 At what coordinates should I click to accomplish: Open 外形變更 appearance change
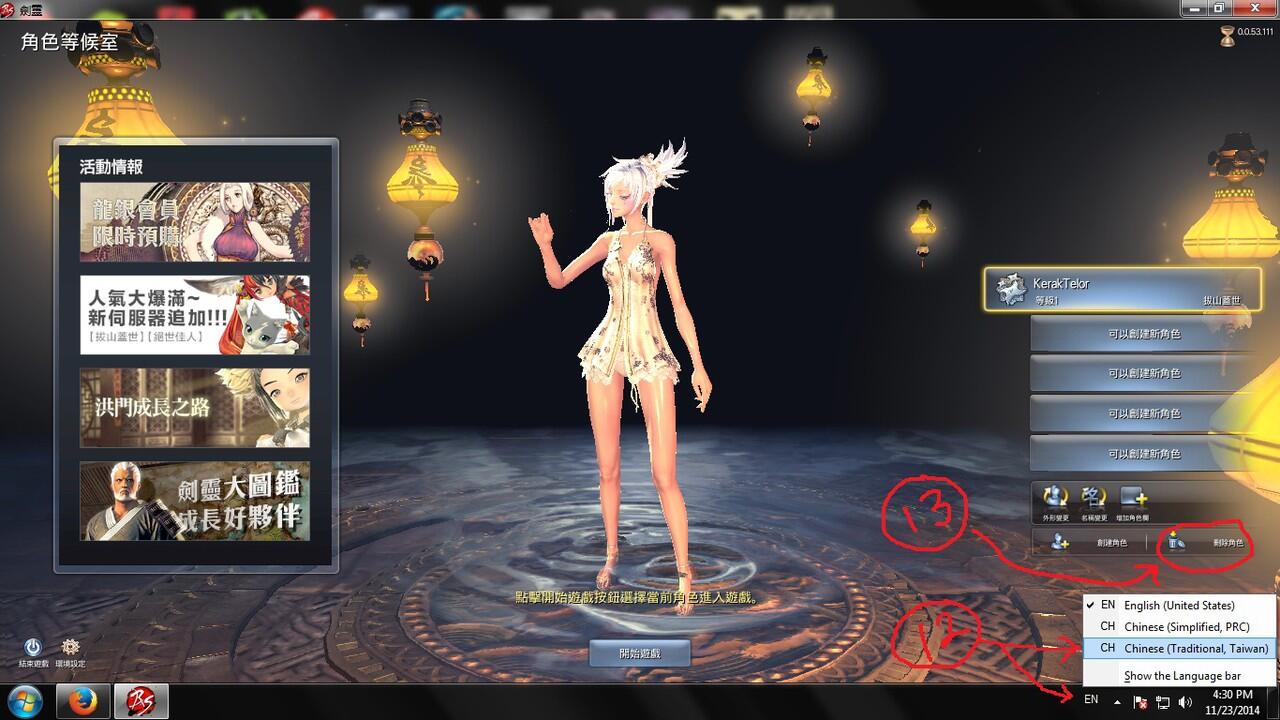click(x=1056, y=502)
